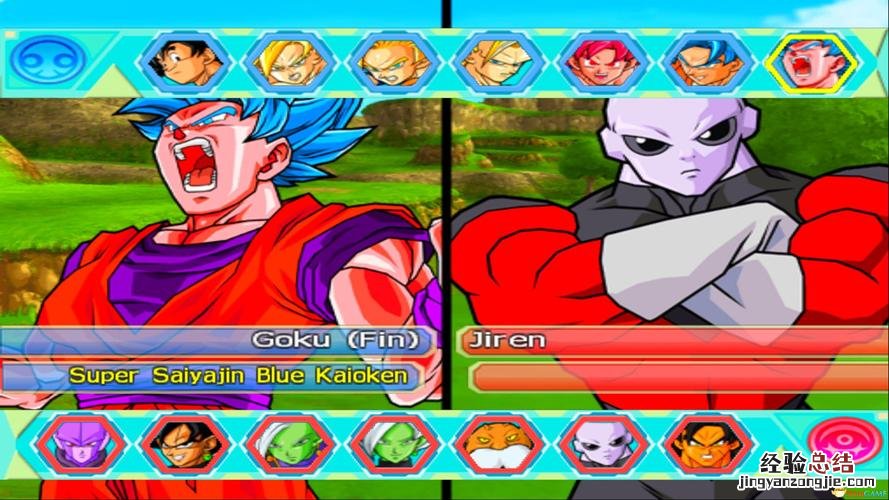Choose Jiren's portrait in the opponent row
Image resolution: width=889 pixels, height=500 pixels.
point(601,445)
